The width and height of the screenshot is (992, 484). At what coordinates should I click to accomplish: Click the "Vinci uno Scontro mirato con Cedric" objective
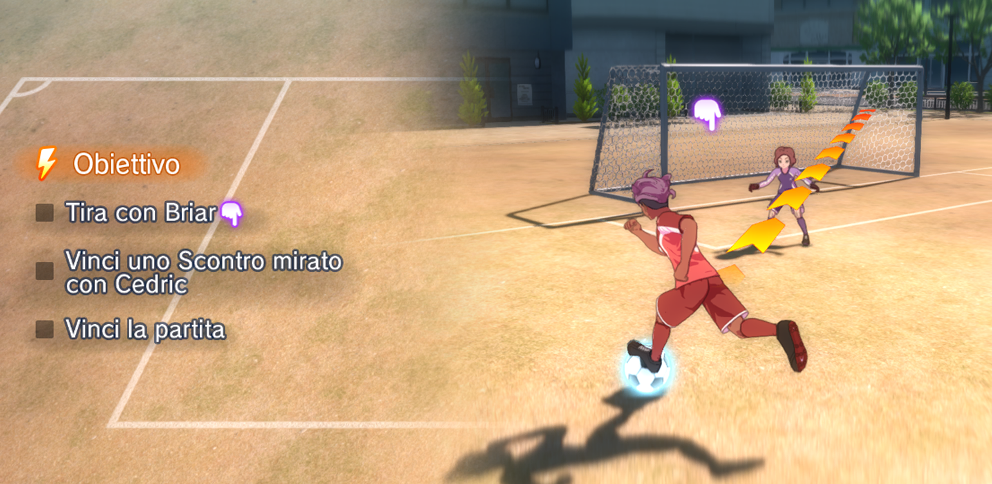[203, 272]
